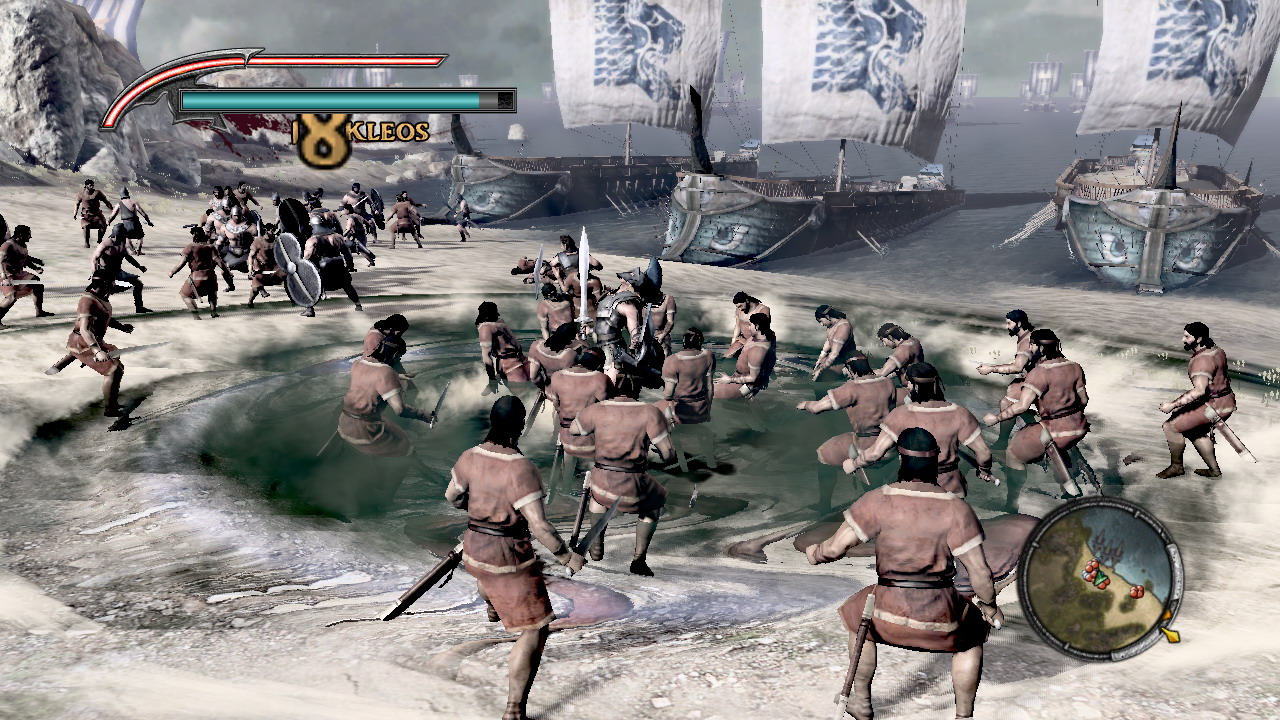The image size is (1280, 720).
Task: Click the oval patterned shield held by a warrior
Action: point(298,270)
